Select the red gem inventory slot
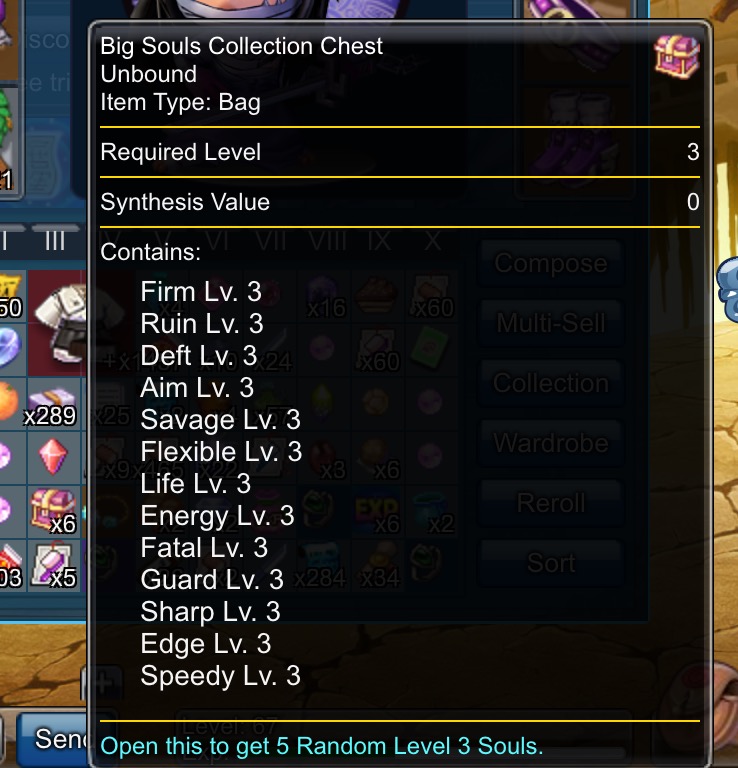Screen dimensions: 738x768 [54, 456]
